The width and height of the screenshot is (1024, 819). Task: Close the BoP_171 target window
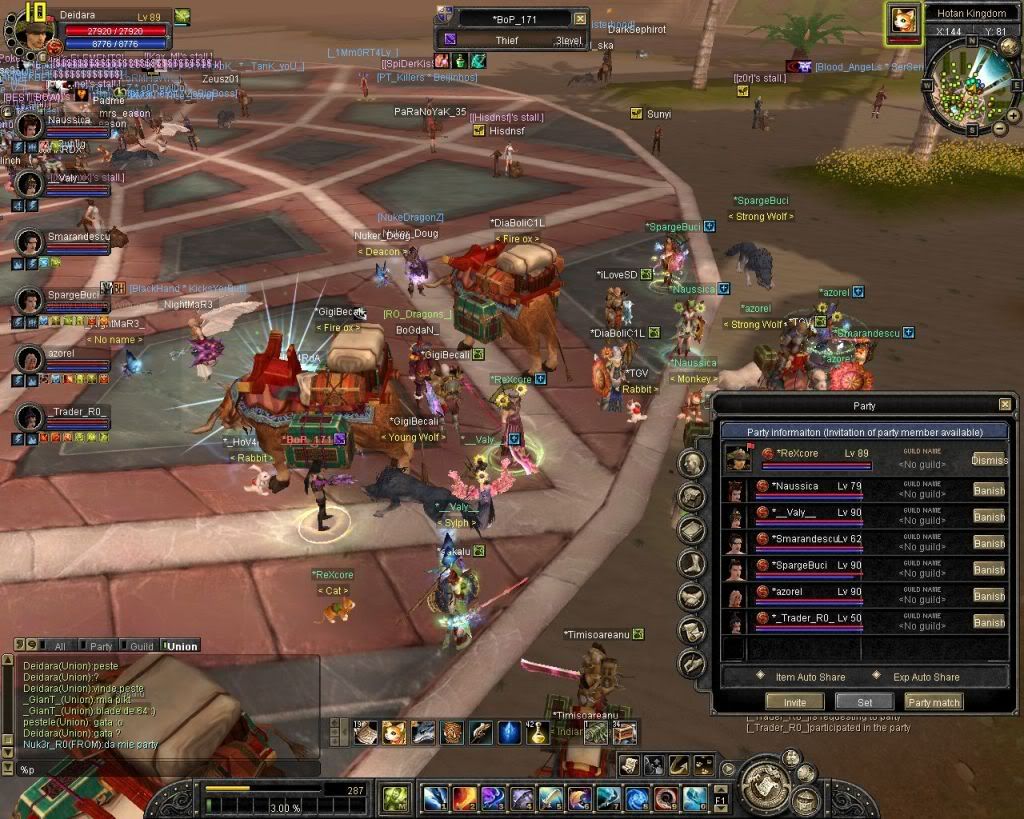pyautogui.click(x=581, y=18)
